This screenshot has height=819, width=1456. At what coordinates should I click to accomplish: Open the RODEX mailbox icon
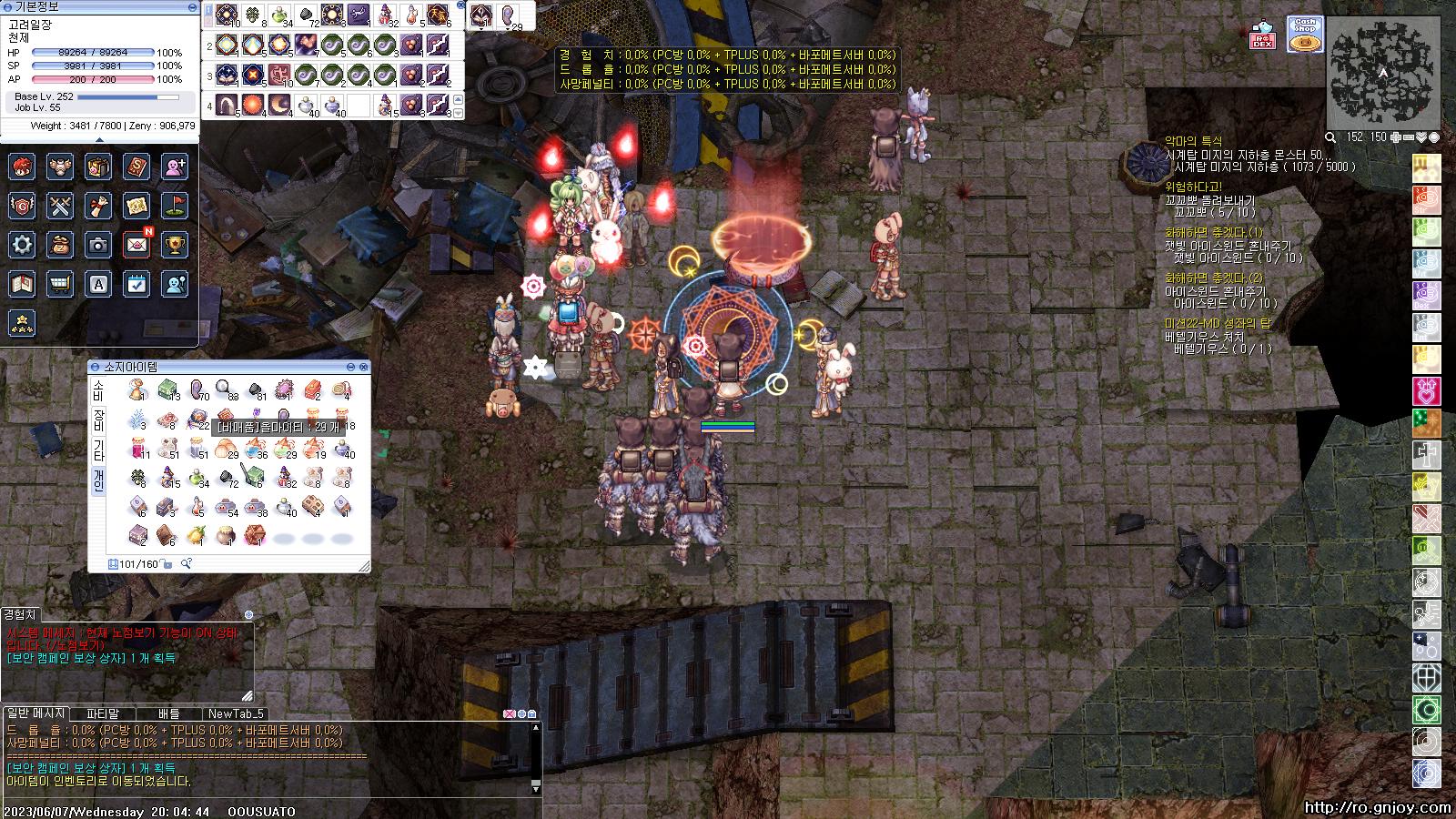pyautogui.click(x=1262, y=35)
